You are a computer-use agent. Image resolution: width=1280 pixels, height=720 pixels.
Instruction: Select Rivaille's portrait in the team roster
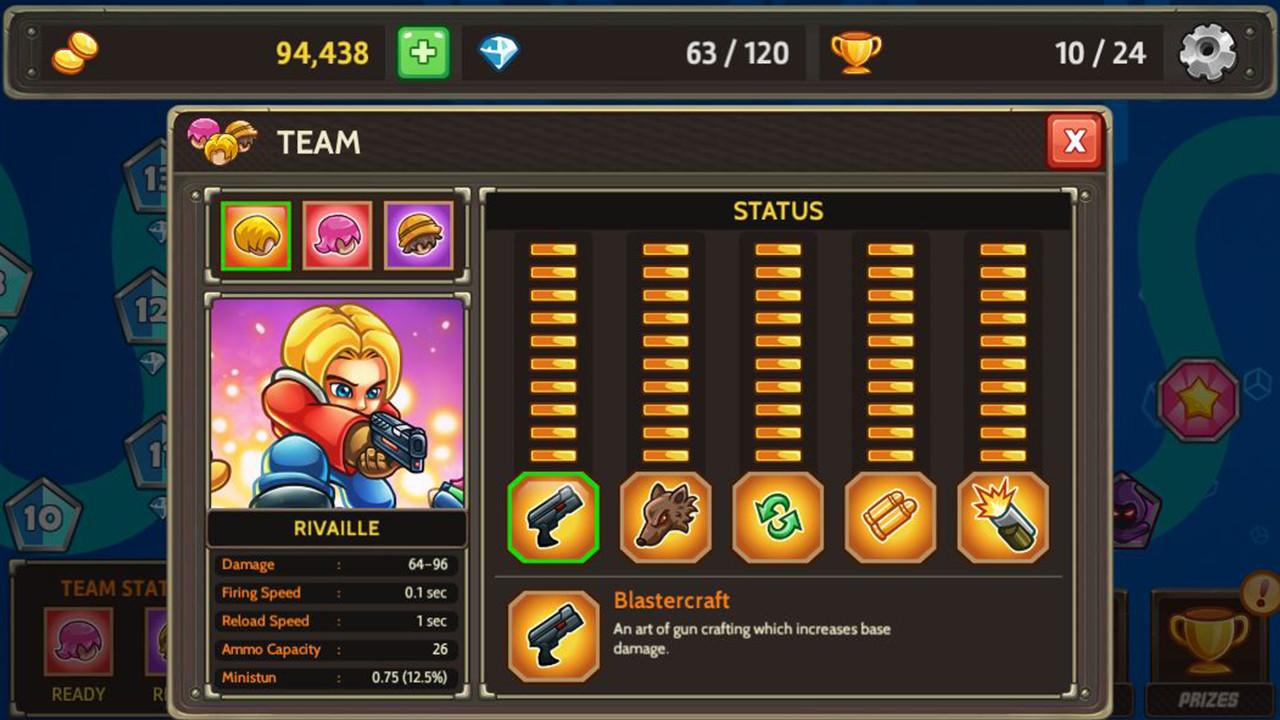(x=254, y=236)
